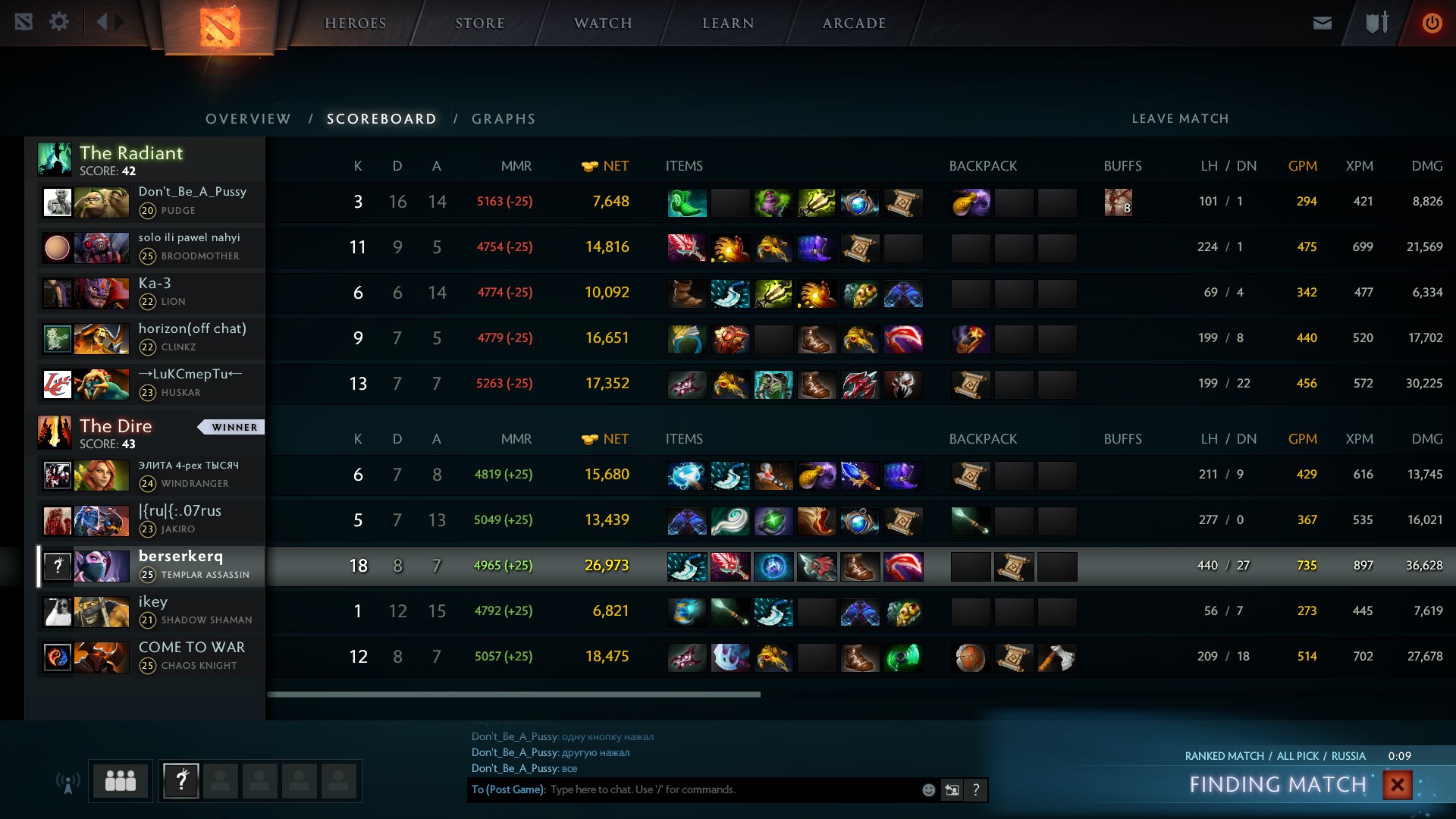Click the Leave Match button
Screen dimensions: 1456x819
tap(1180, 118)
